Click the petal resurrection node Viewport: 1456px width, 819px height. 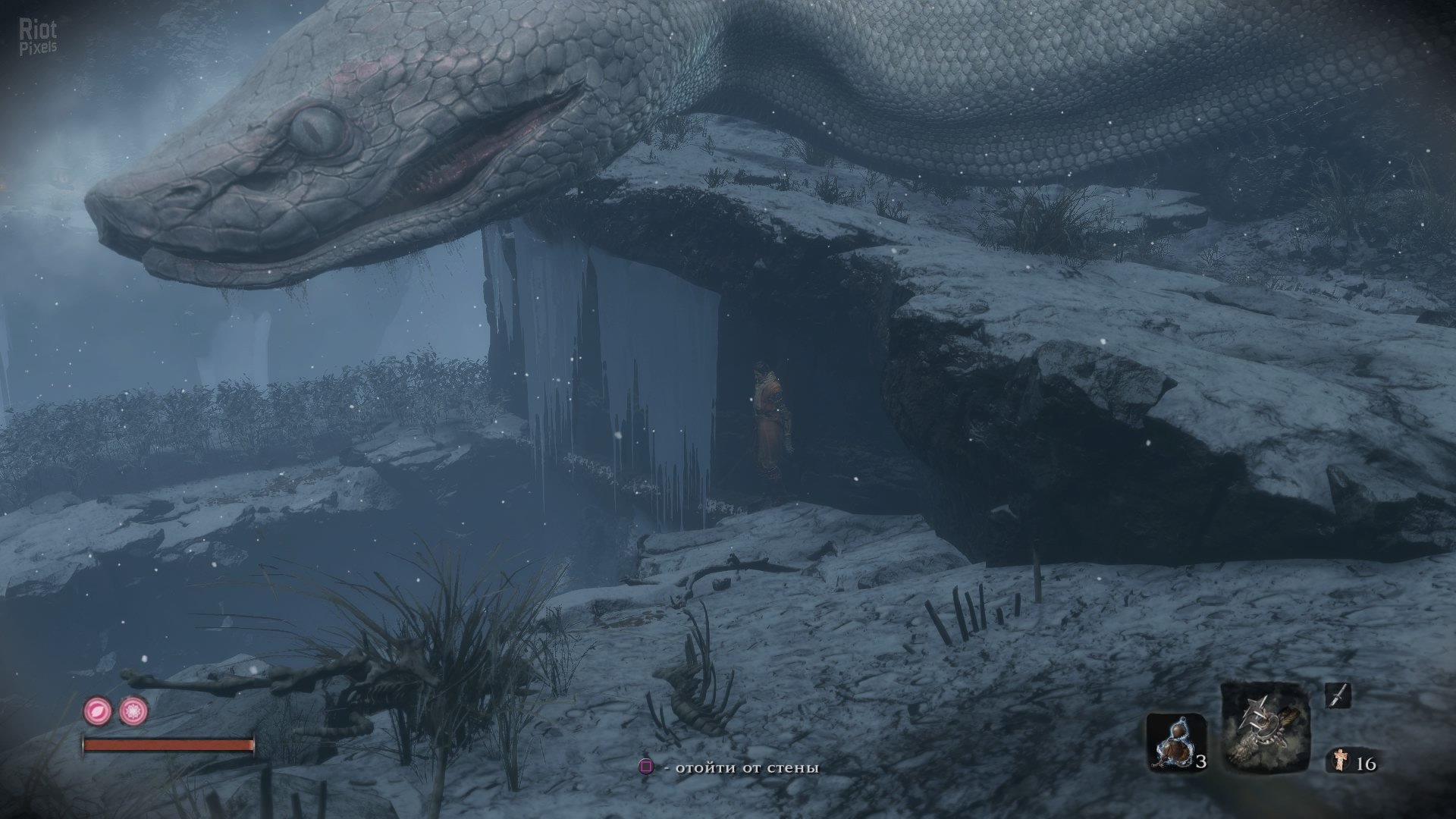point(97,711)
